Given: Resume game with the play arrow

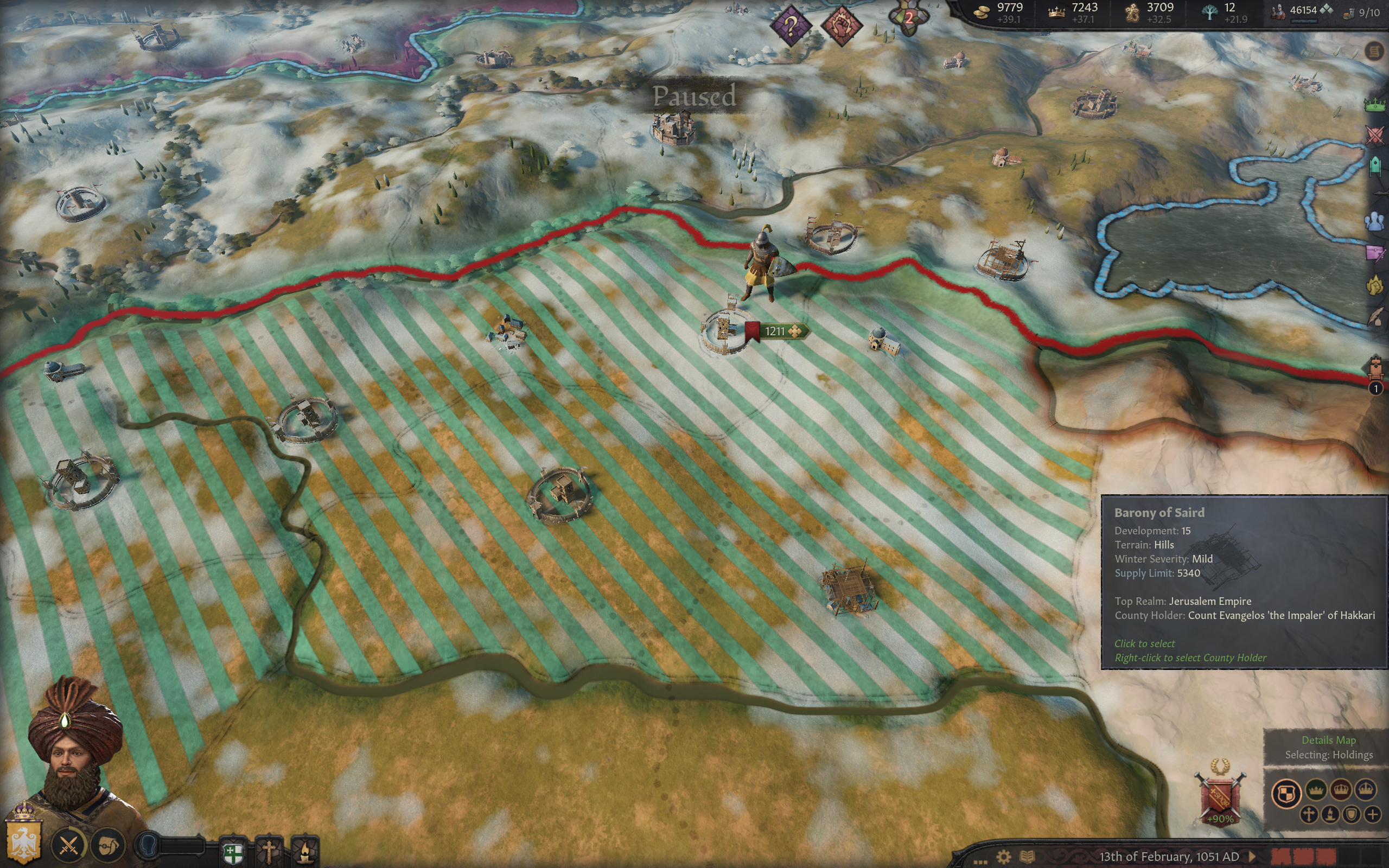Looking at the screenshot, I should coord(1252,857).
